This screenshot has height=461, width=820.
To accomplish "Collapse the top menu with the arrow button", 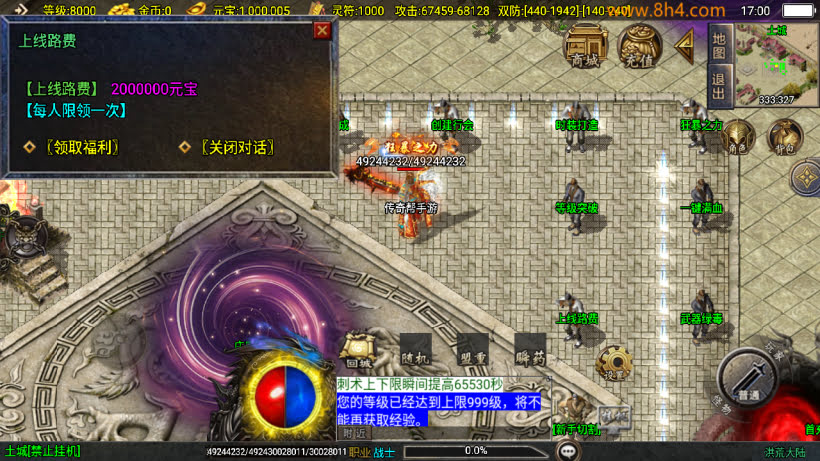I will 686,44.
